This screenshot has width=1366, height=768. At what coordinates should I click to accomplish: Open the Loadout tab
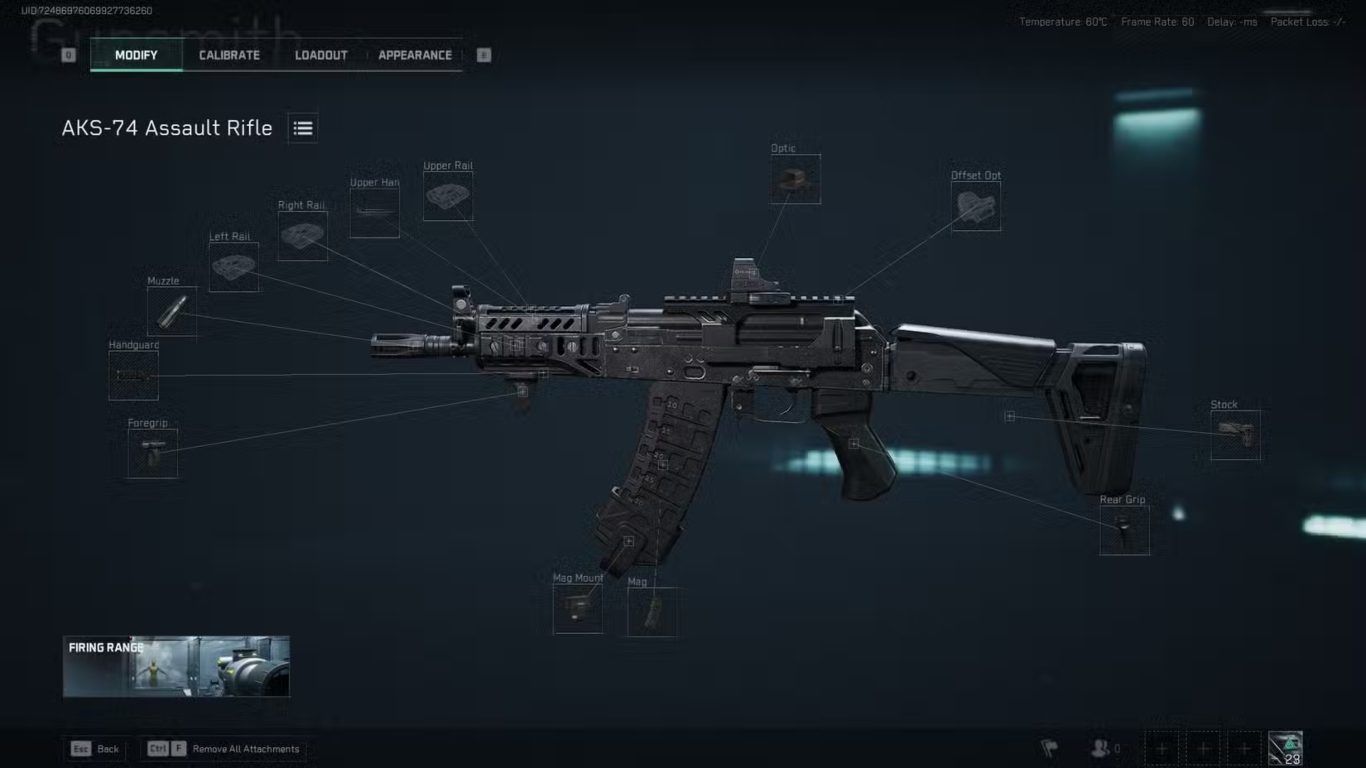[321, 55]
